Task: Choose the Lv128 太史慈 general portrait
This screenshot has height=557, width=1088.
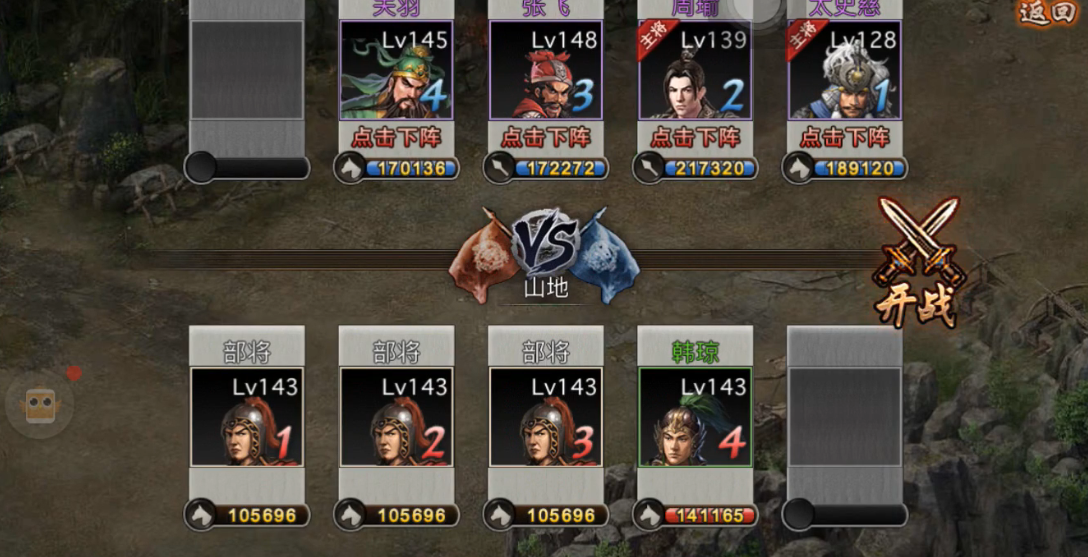Action: (x=845, y=70)
